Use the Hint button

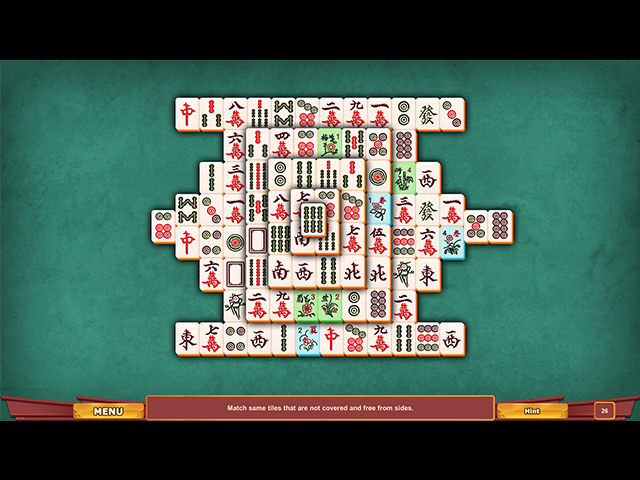(x=532, y=411)
